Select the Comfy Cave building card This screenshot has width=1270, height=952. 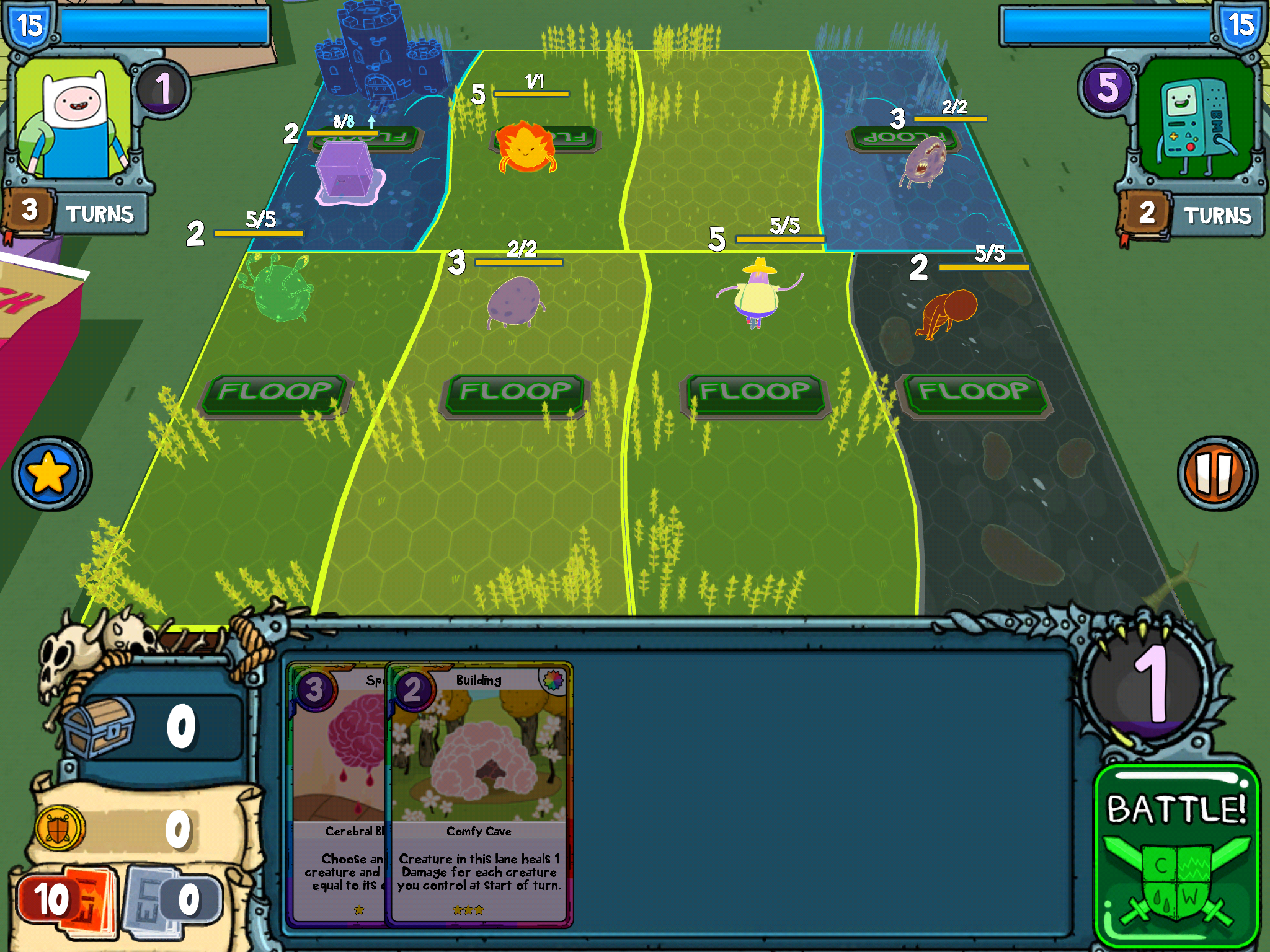tap(479, 793)
